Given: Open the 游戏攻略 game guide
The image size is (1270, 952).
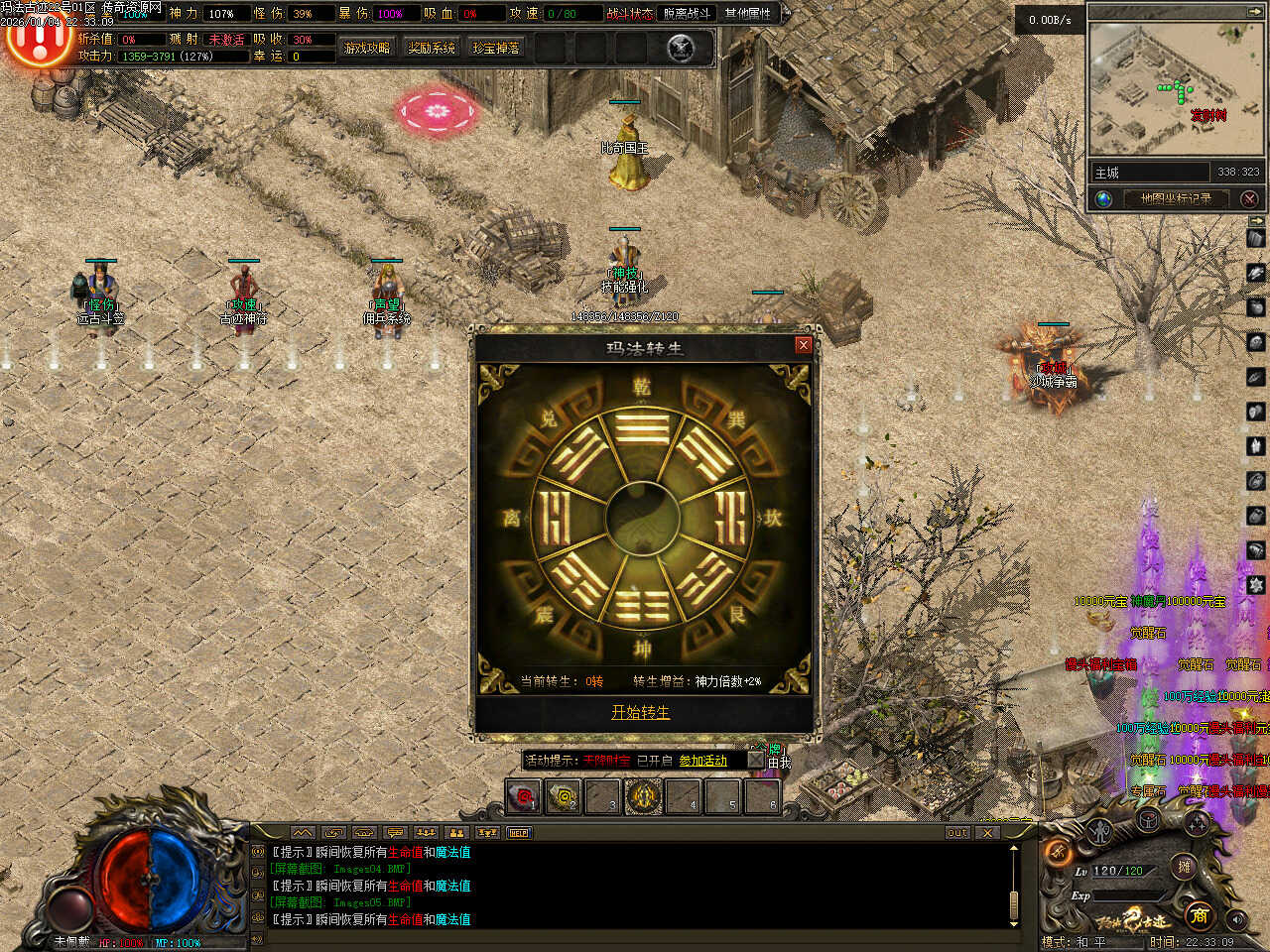Looking at the screenshot, I should tap(366, 48).
